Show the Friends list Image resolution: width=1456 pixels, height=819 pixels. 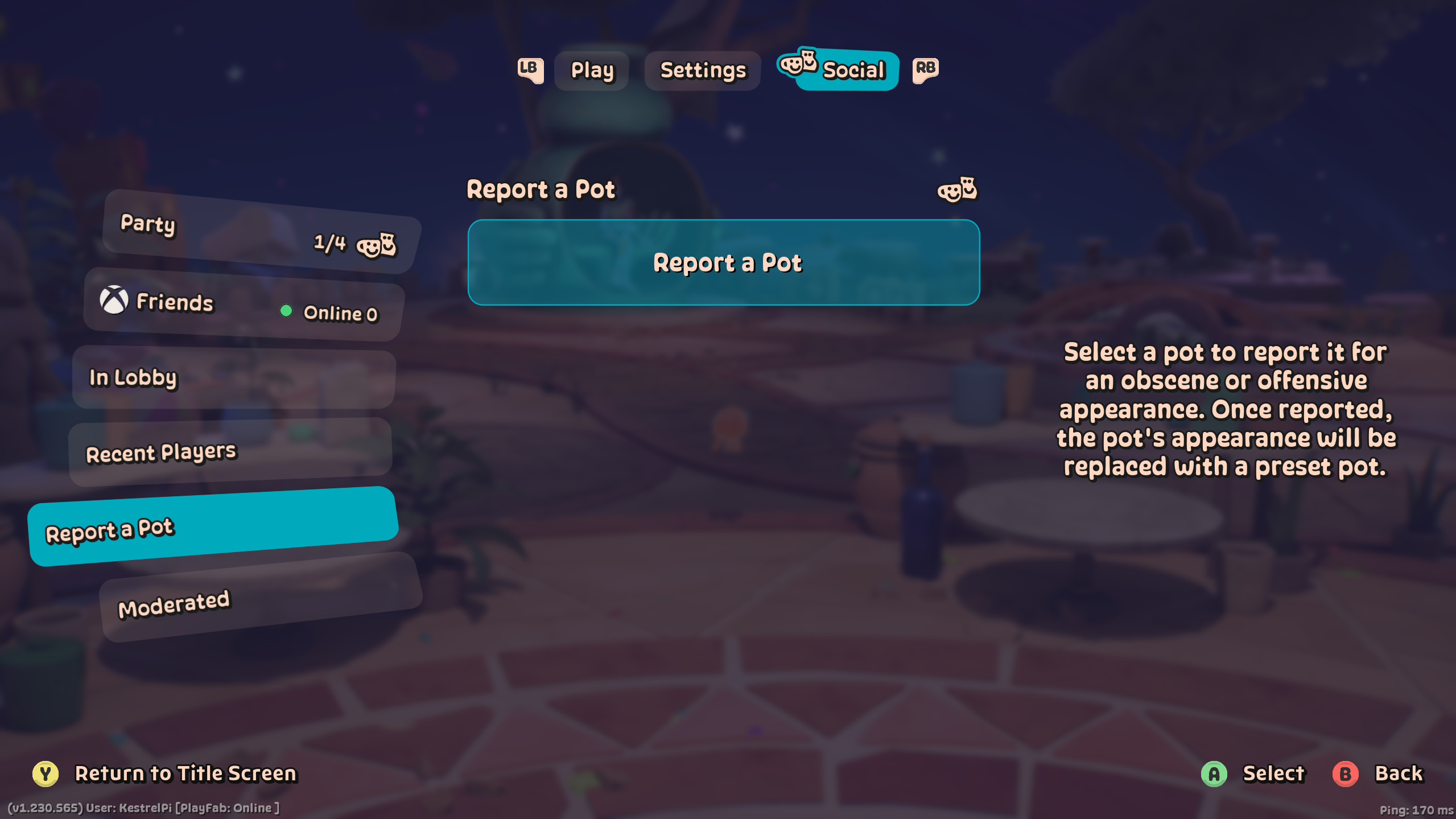tap(244, 304)
